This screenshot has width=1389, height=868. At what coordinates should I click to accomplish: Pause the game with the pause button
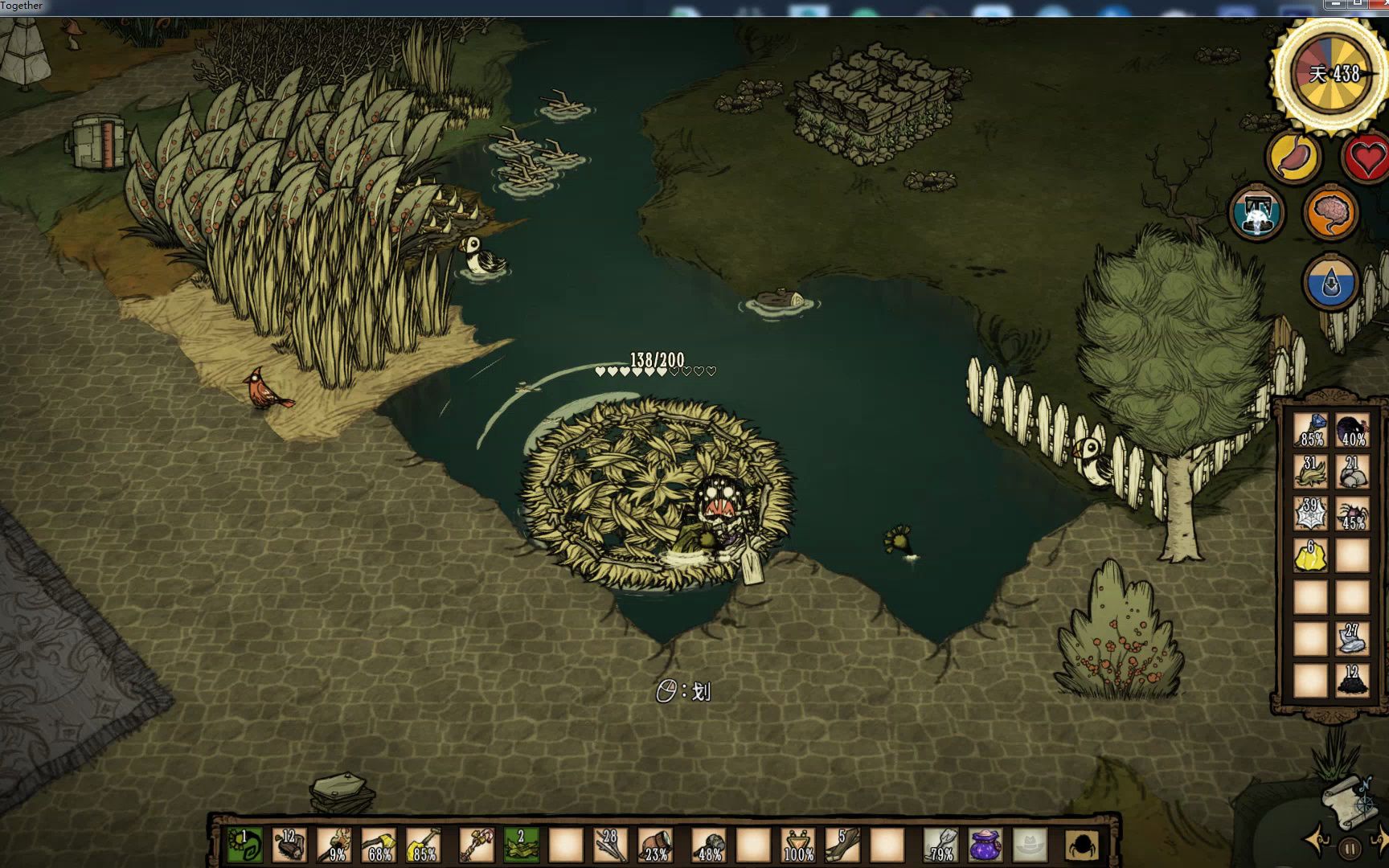pos(1350,848)
